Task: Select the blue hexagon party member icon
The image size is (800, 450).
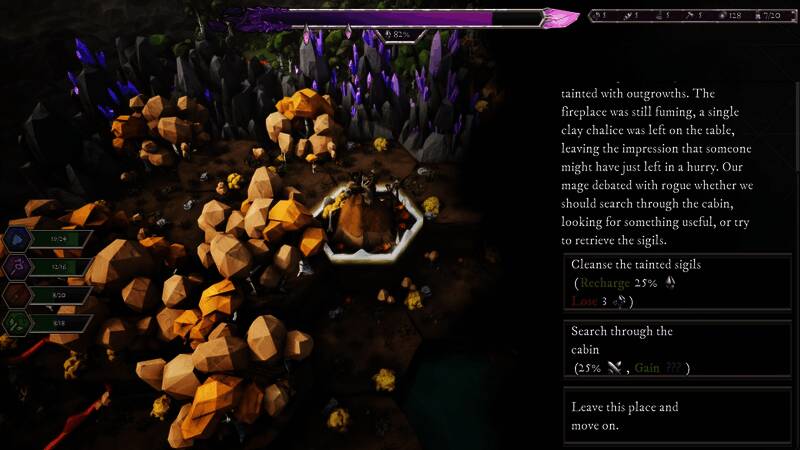Action: point(19,240)
